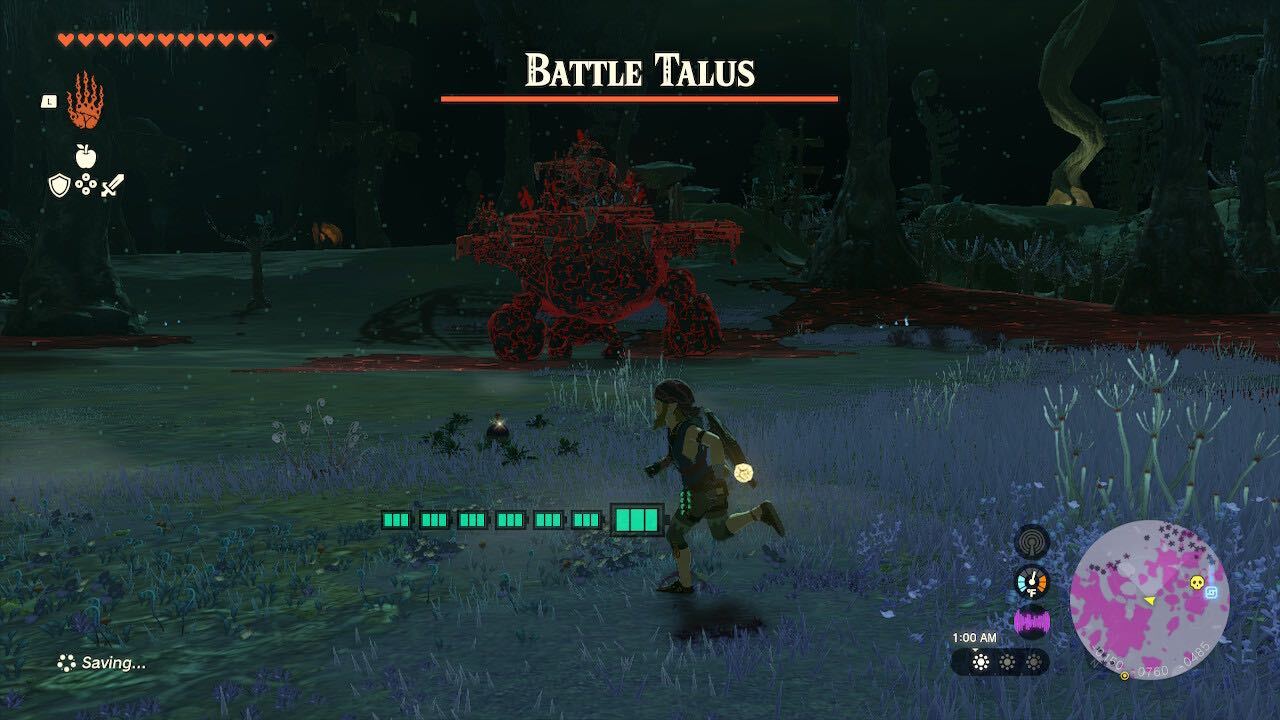Click the apple food icon
Image resolution: width=1280 pixels, height=720 pixels.
click(86, 156)
